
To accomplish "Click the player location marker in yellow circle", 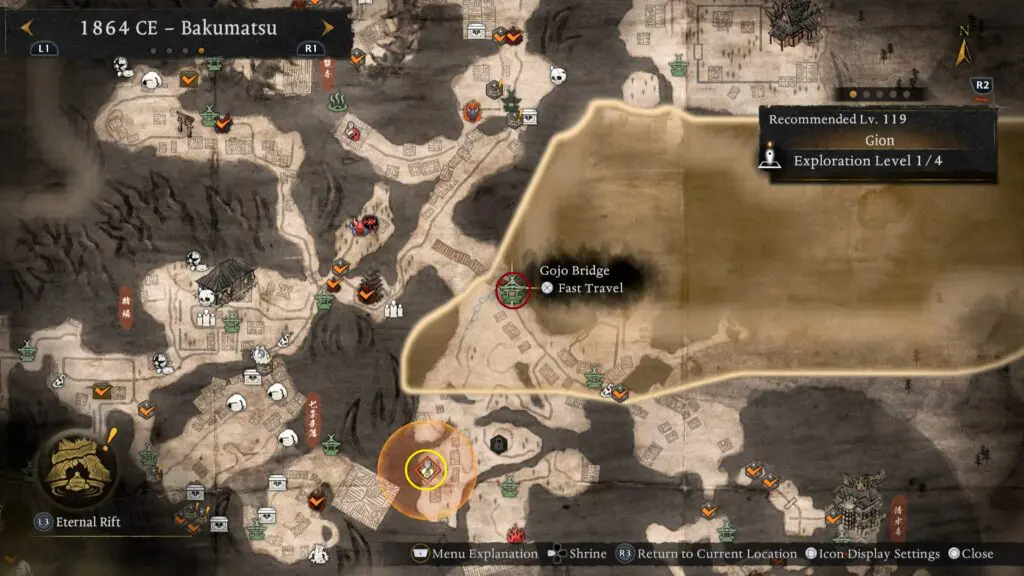I will [426, 469].
